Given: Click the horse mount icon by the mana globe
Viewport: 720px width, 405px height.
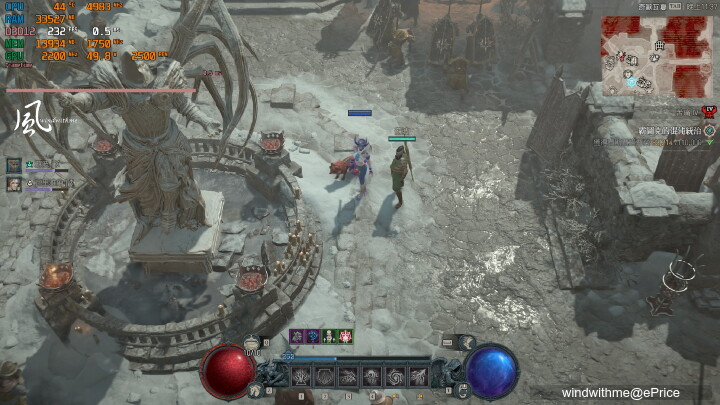Looking at the screenshot, I should 466,342.
